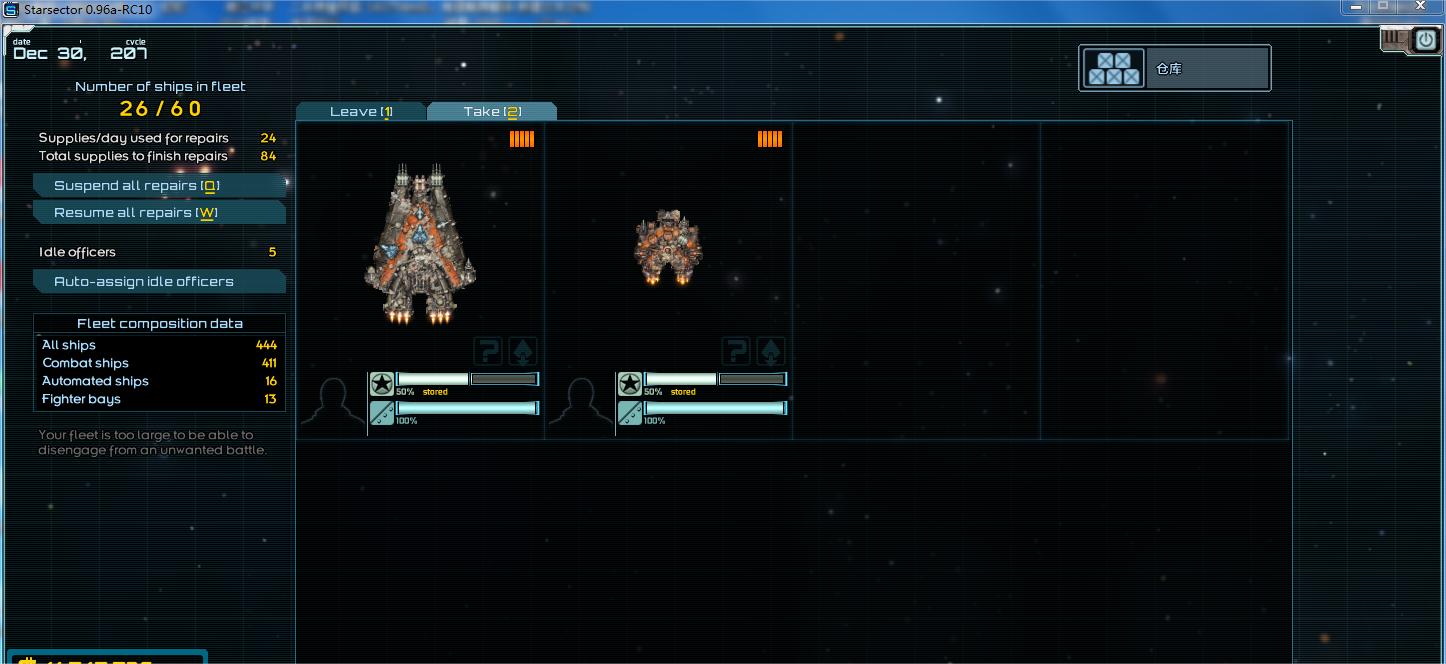Switch to the Leave tab
The width and height of the screenshot is (1446, 664).
tap(361, 111)
